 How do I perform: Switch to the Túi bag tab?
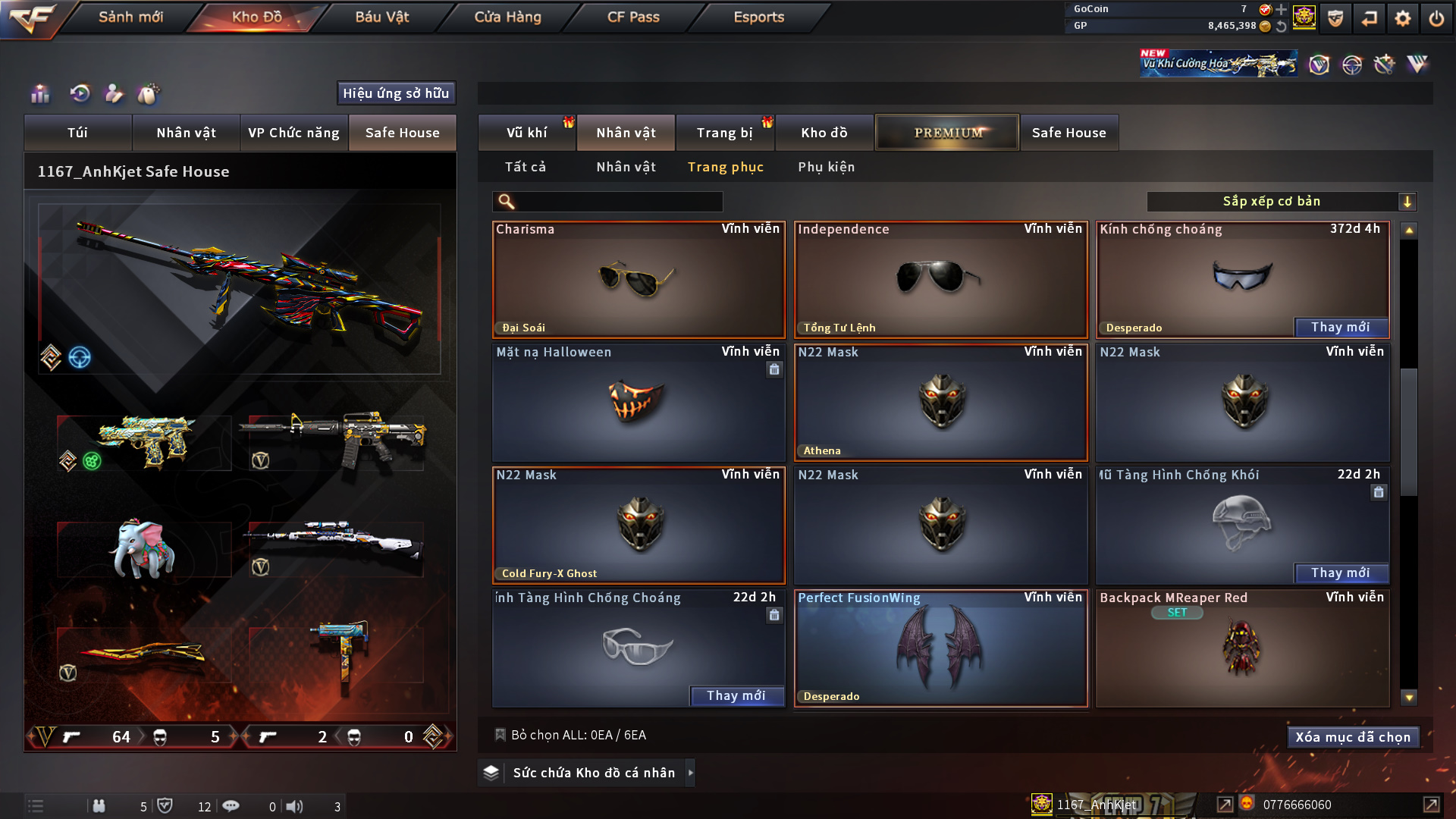(x=77, y=133)
